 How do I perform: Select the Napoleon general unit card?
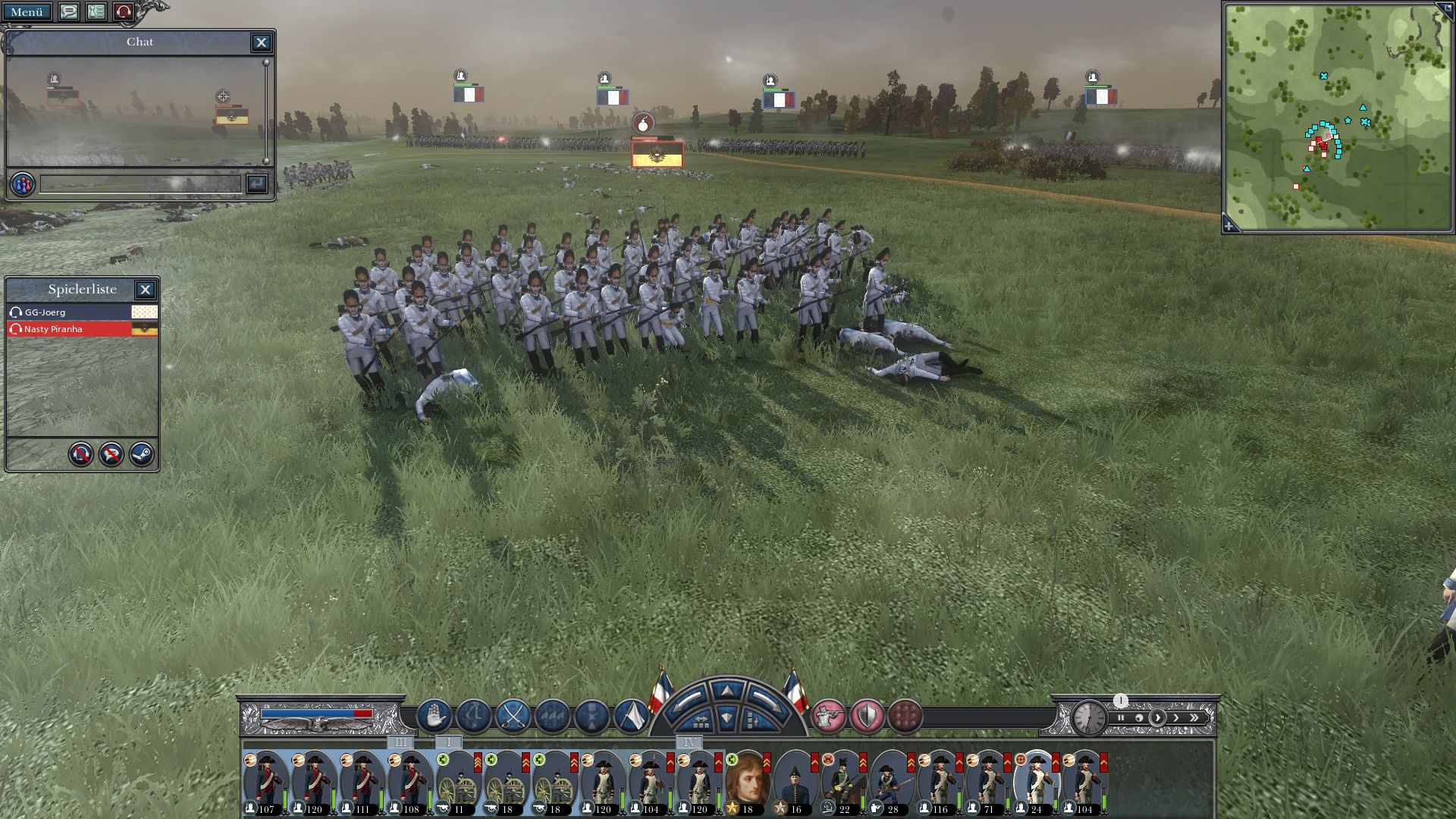tap(748, 783)
